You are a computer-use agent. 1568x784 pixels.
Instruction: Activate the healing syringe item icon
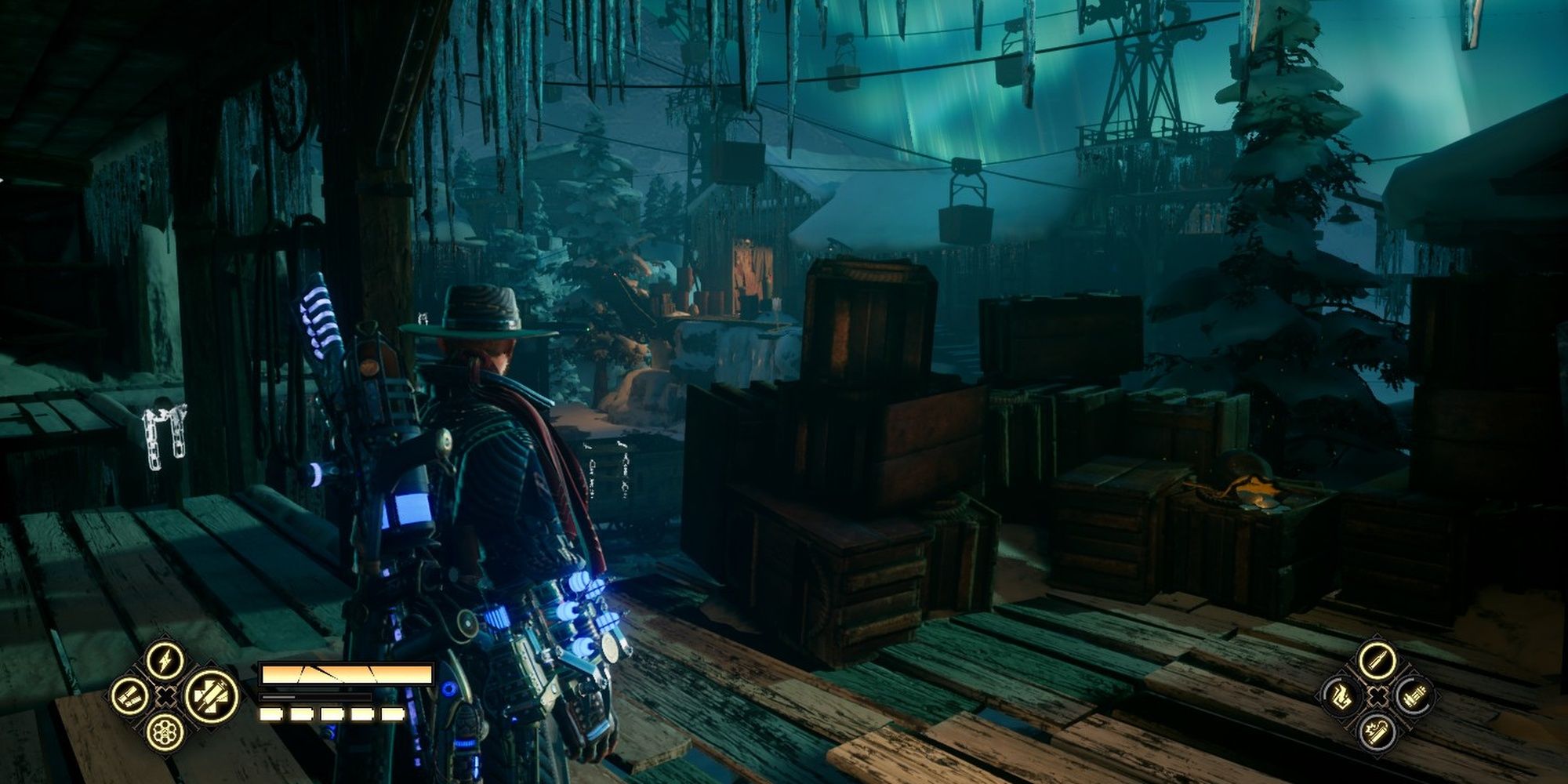(x=209, y=695)
